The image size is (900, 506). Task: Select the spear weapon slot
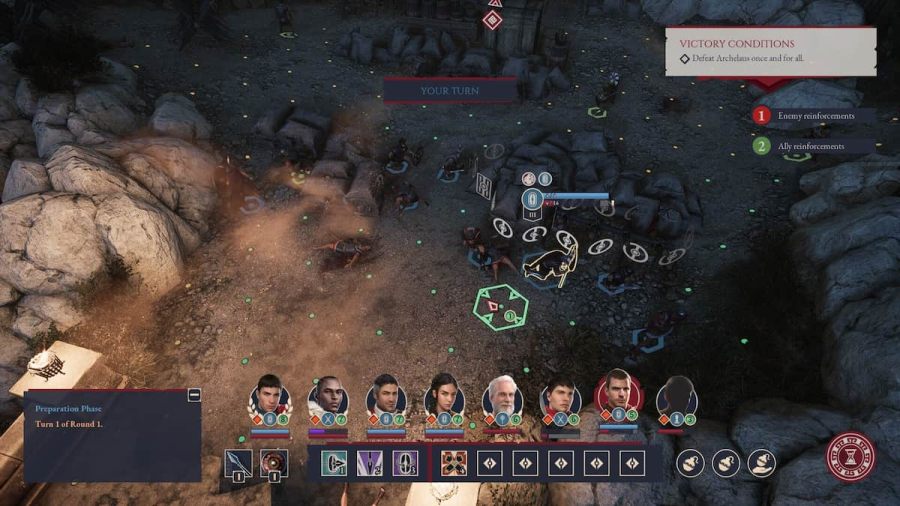coord(239,462)
